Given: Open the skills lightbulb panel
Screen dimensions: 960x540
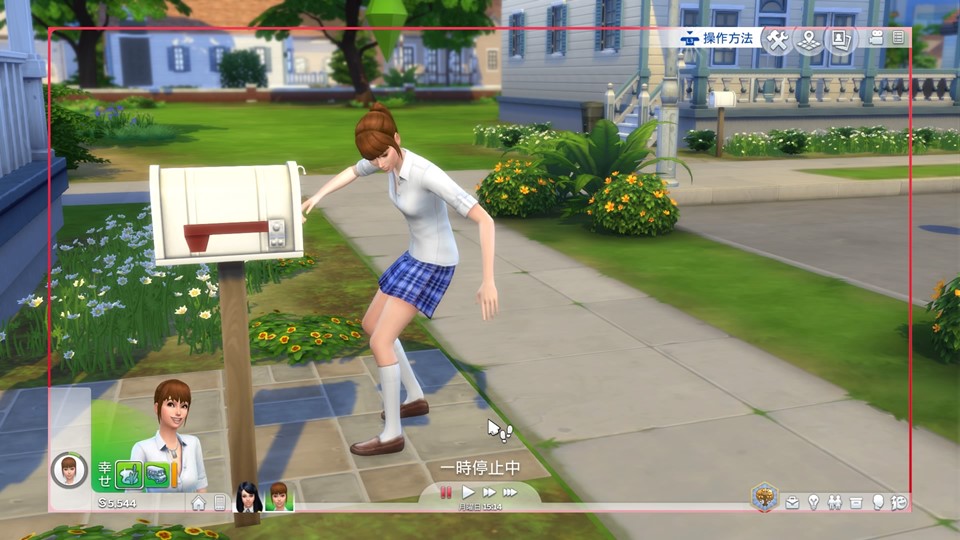Looking at the screenshot, I should coord(814,502).
